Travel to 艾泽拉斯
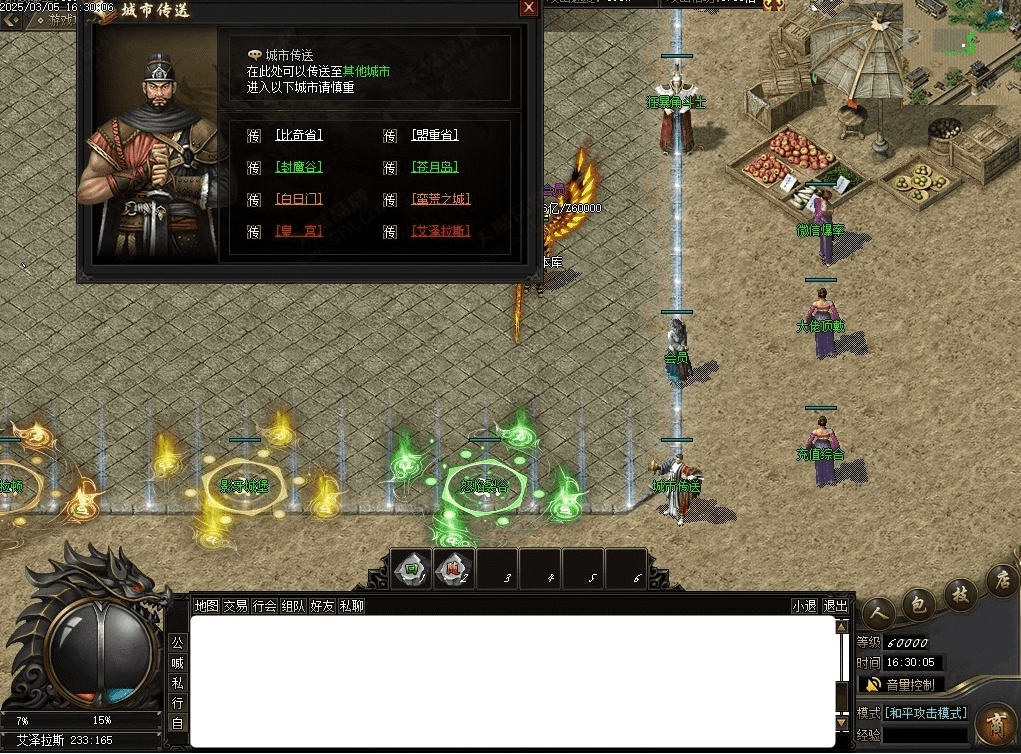This screenshot has width=1021, height=754. pyautogui.click(x=440, y=231)
